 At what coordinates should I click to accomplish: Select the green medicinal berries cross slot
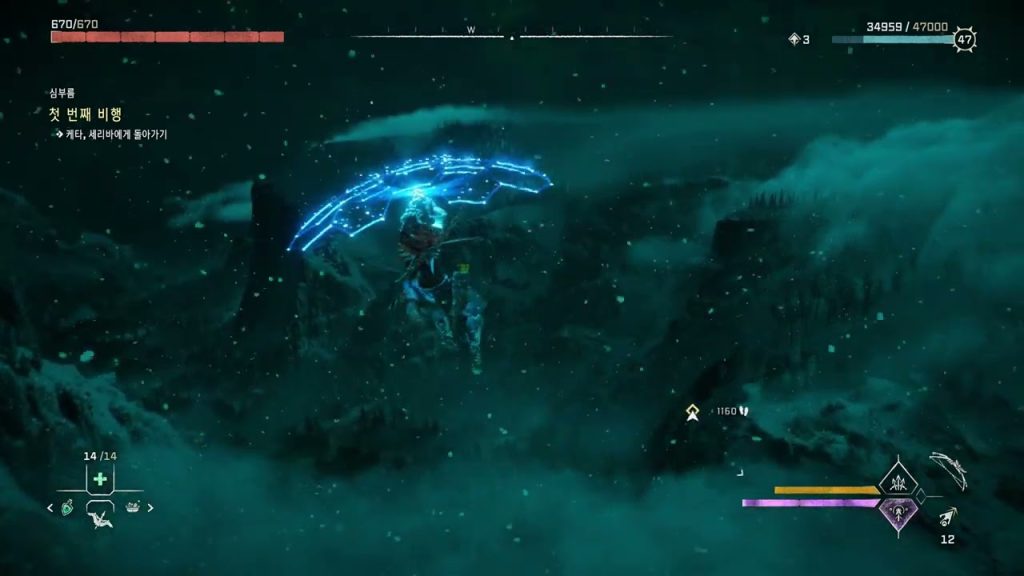(x=100, y=479)
